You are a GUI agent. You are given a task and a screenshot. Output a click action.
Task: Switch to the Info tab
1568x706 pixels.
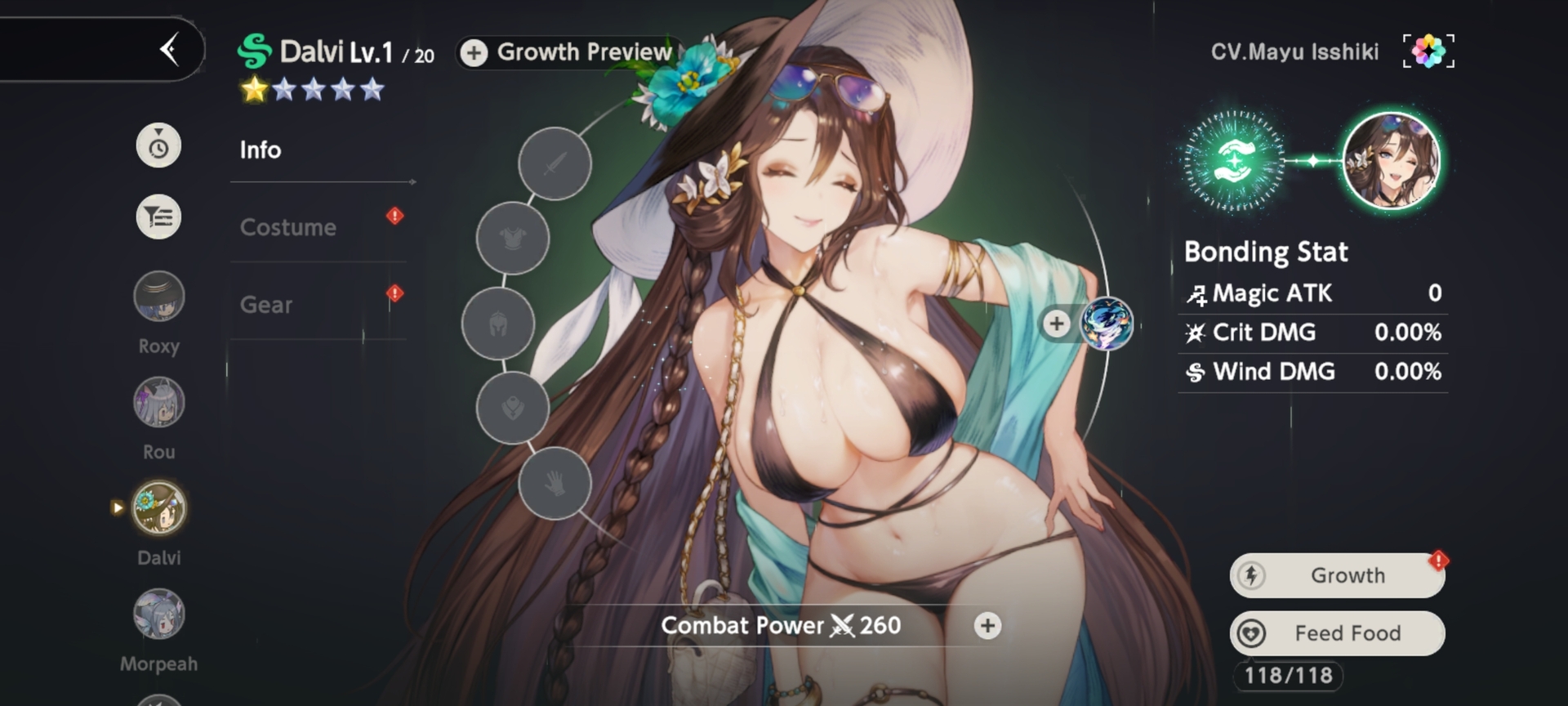point(261,150)
